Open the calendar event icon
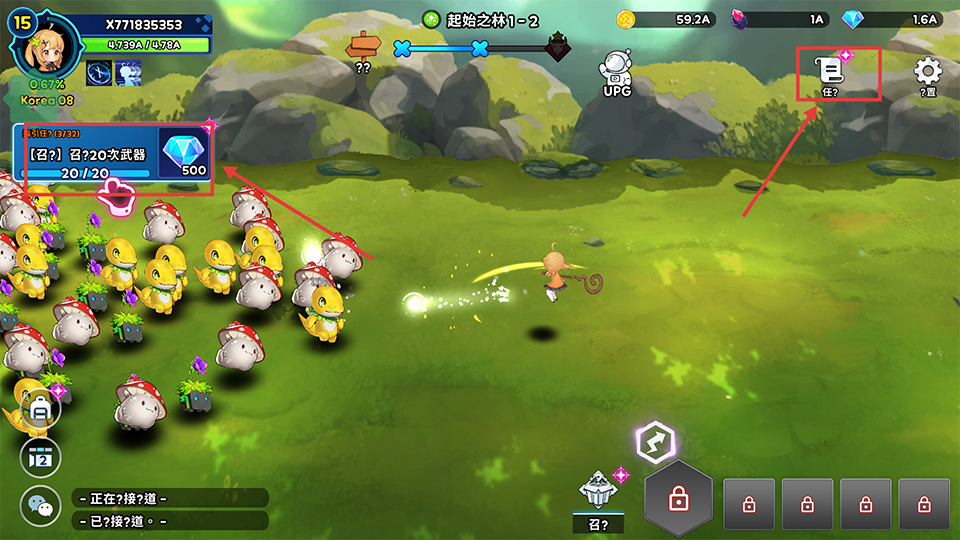Viewport: 960px width, 540px height. point(41,457)
